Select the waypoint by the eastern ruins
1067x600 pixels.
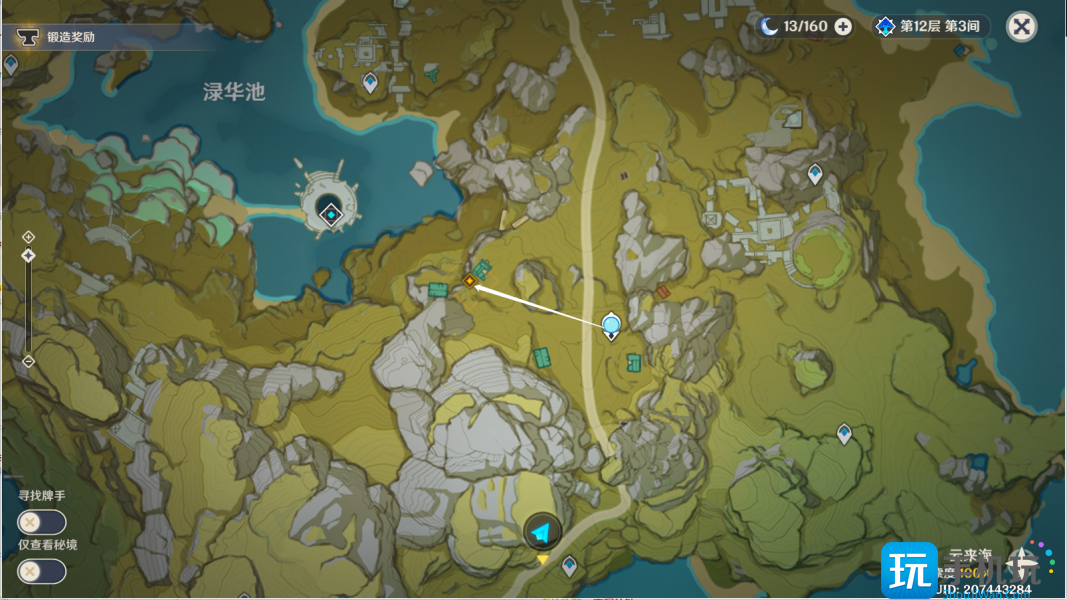[x=815, y=174]
